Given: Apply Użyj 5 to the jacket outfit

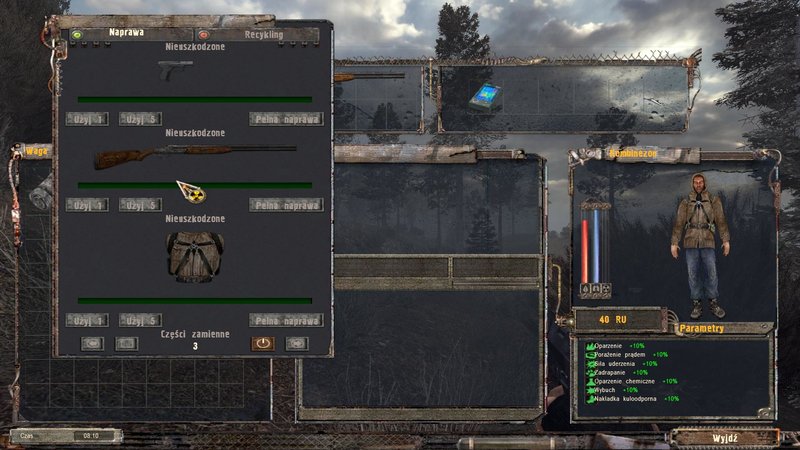Looking at the screenshot, I should pos(140,320).
